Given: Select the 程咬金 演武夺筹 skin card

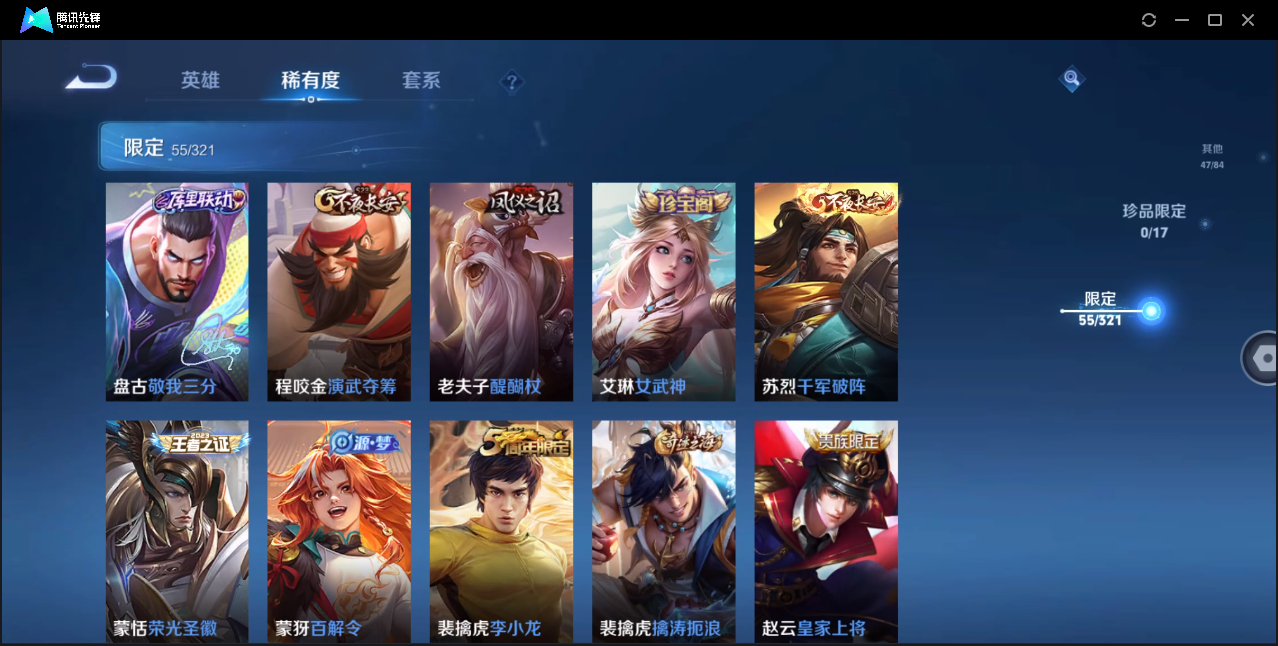Looking at the screenshot, I should (339, 292).
